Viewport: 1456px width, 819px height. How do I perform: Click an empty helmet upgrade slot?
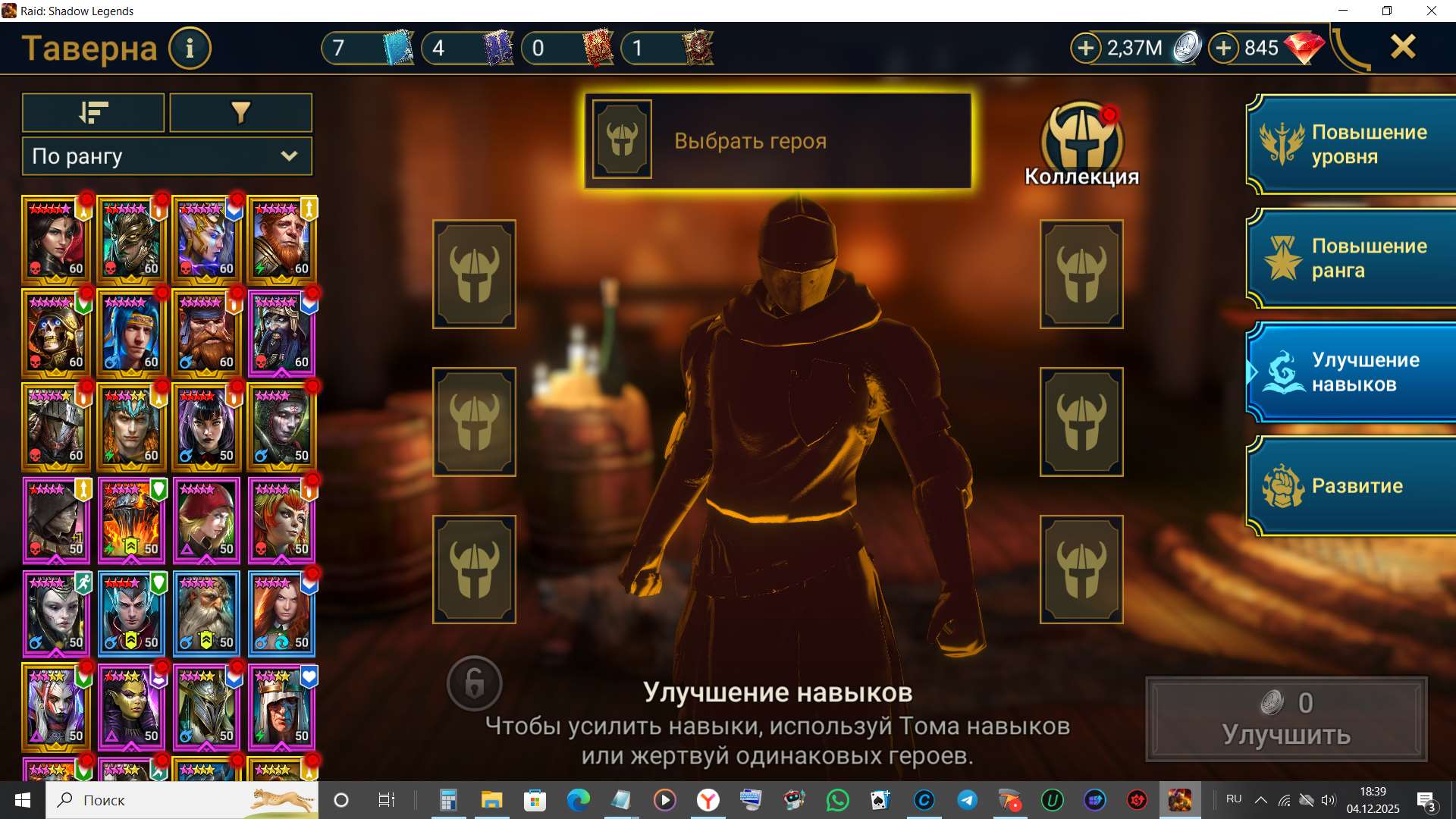474,273
